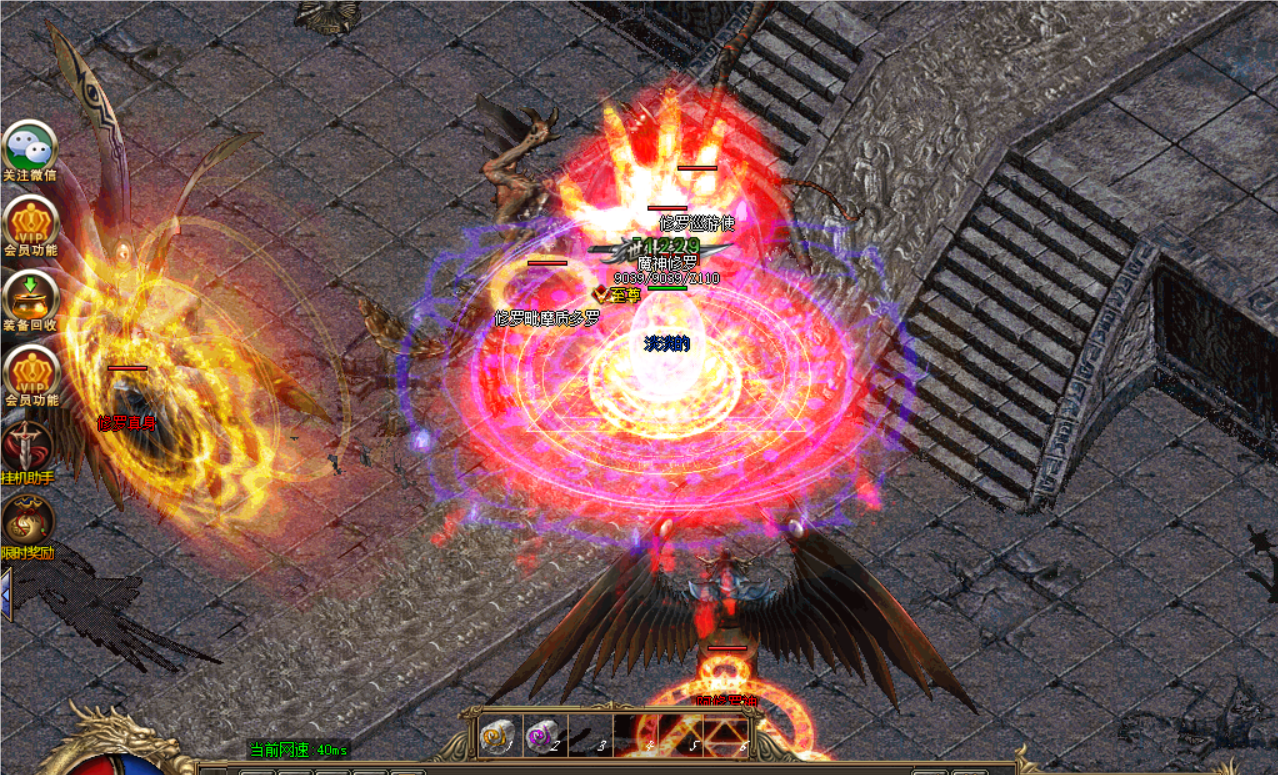Collapse the side icon panel with the arrow

coord(6,594)
